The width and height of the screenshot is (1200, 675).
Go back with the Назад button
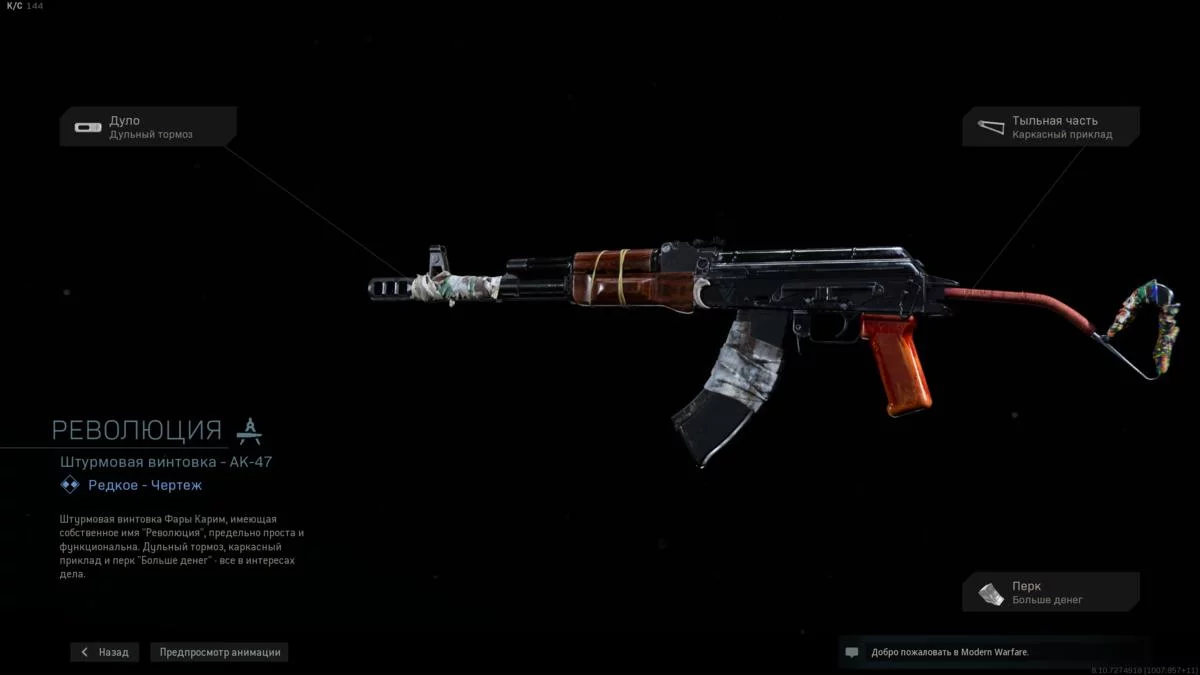[105, 652]
